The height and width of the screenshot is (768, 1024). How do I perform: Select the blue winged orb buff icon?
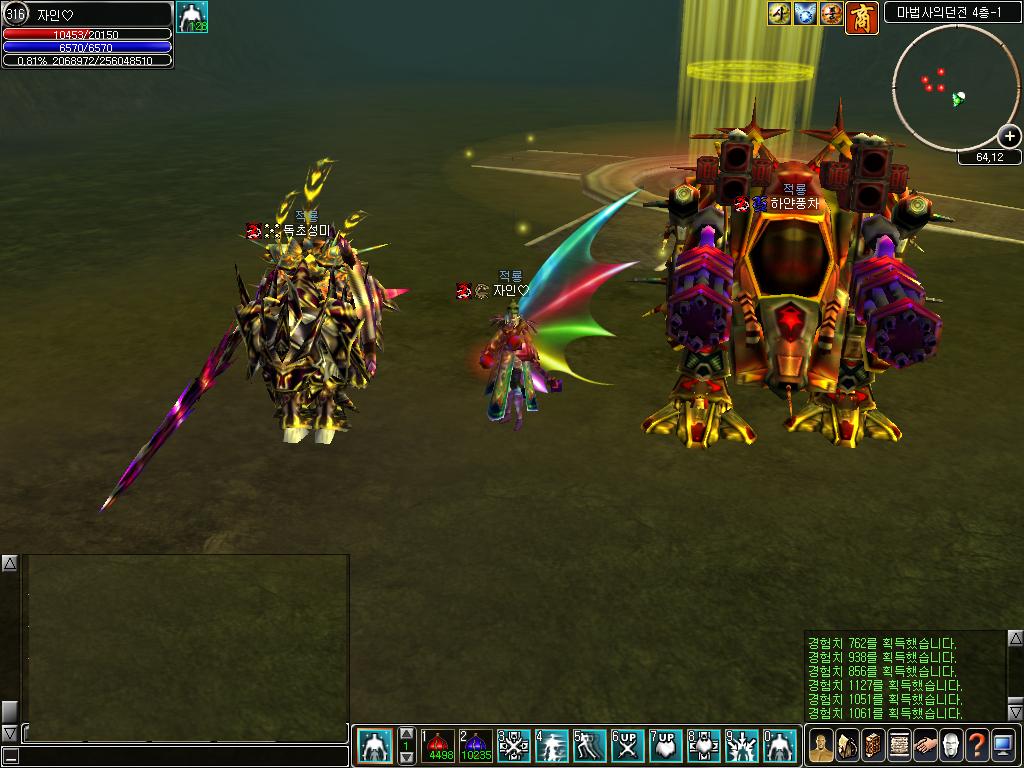pyautogui.click(x=806, y=14)
